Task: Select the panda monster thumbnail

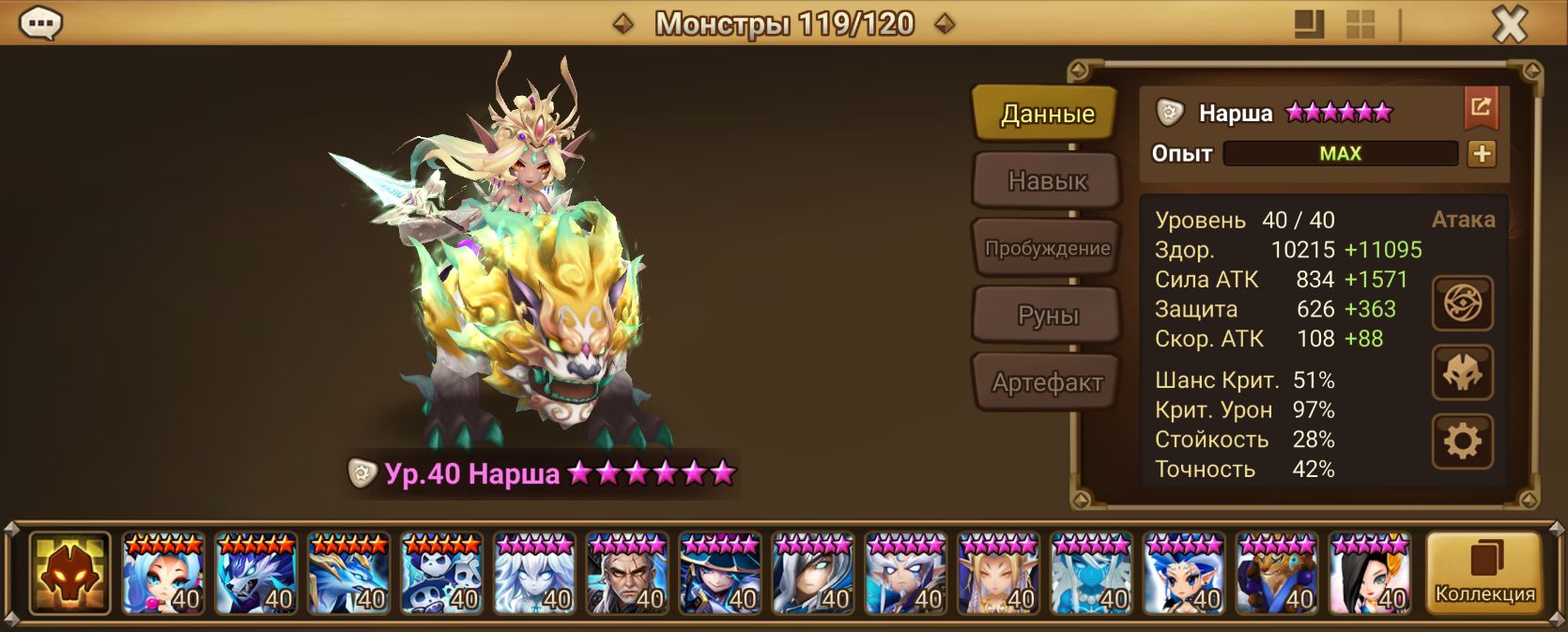Action: tap(441, 573)
